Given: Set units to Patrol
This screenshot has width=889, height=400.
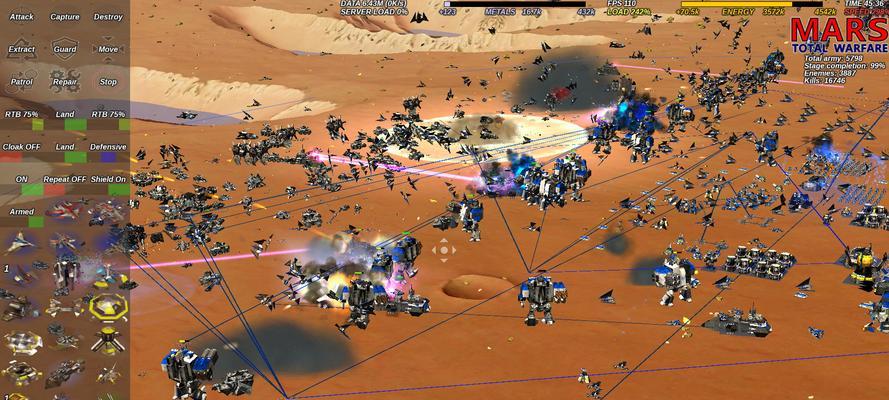Looking at the screenshot, I should click(21, 81).
